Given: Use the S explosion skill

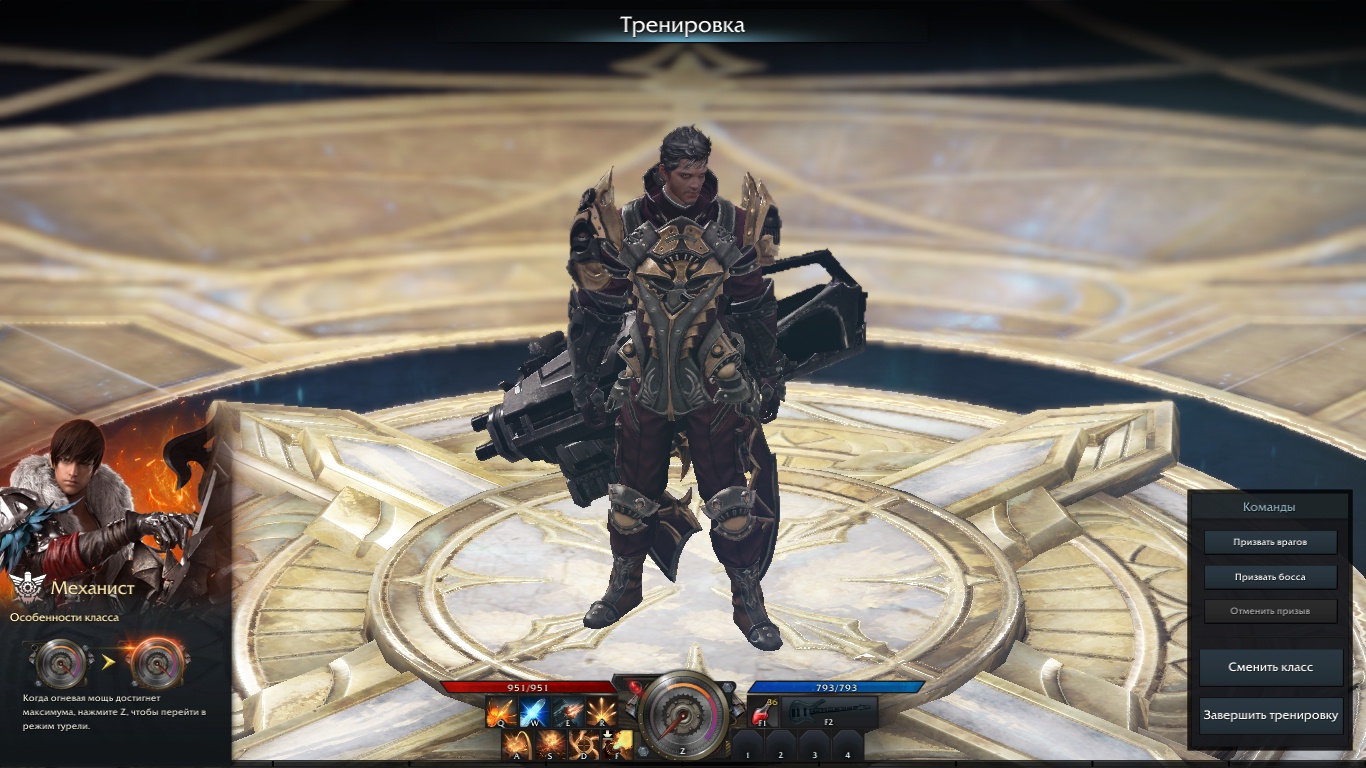Looking at the screenshot, I should click(x=550, y=745).
